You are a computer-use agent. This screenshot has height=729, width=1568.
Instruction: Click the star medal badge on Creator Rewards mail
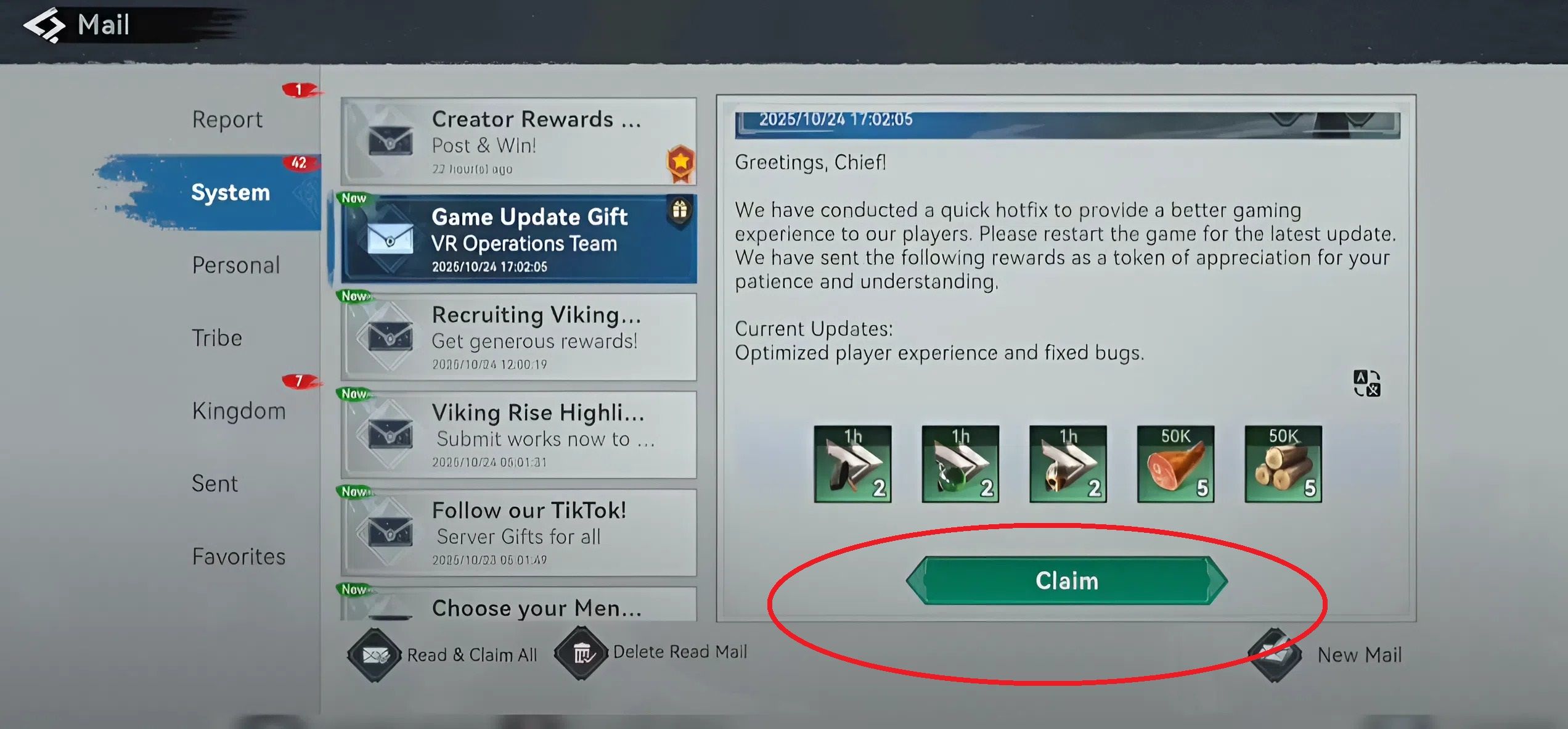[x=680, y=162]
